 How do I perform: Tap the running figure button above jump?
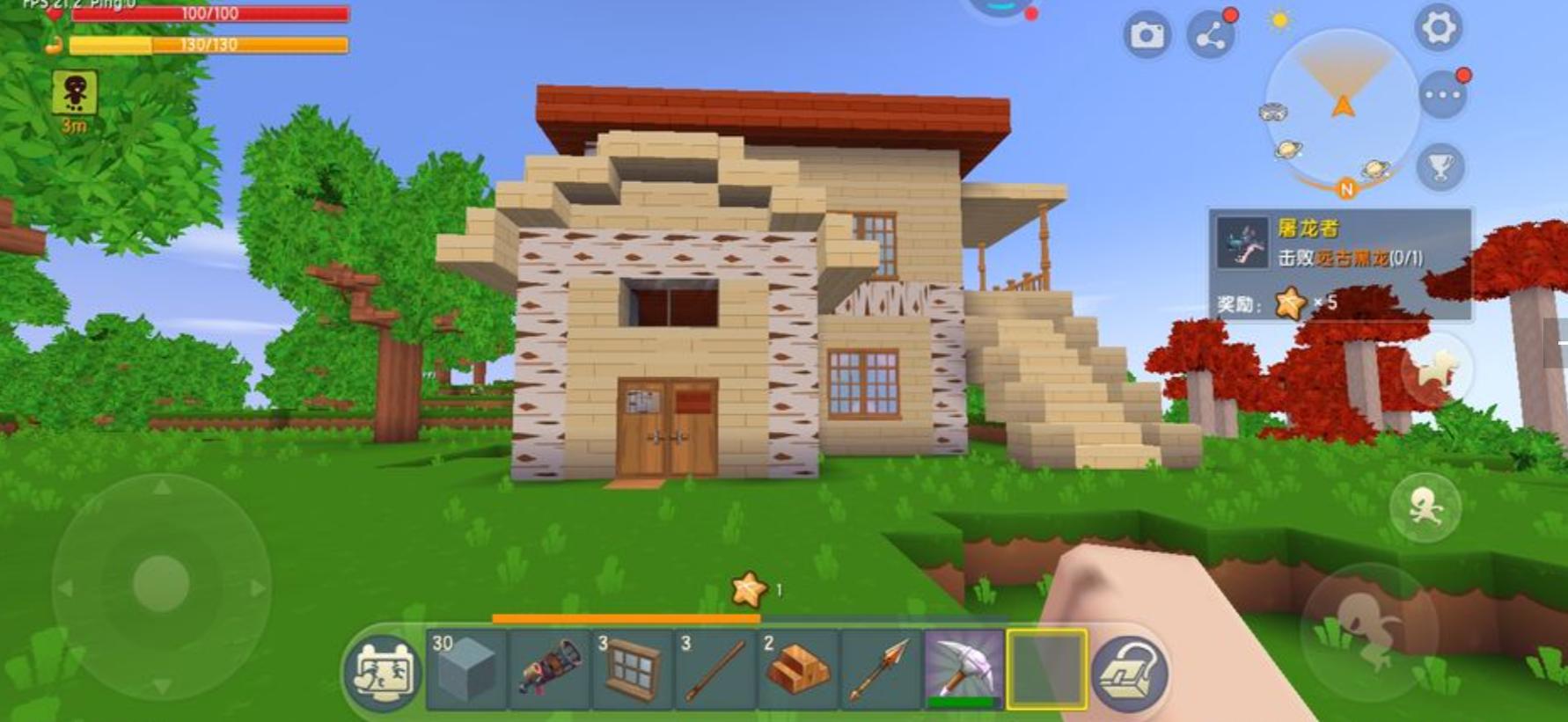click(x=1425, y=507)
